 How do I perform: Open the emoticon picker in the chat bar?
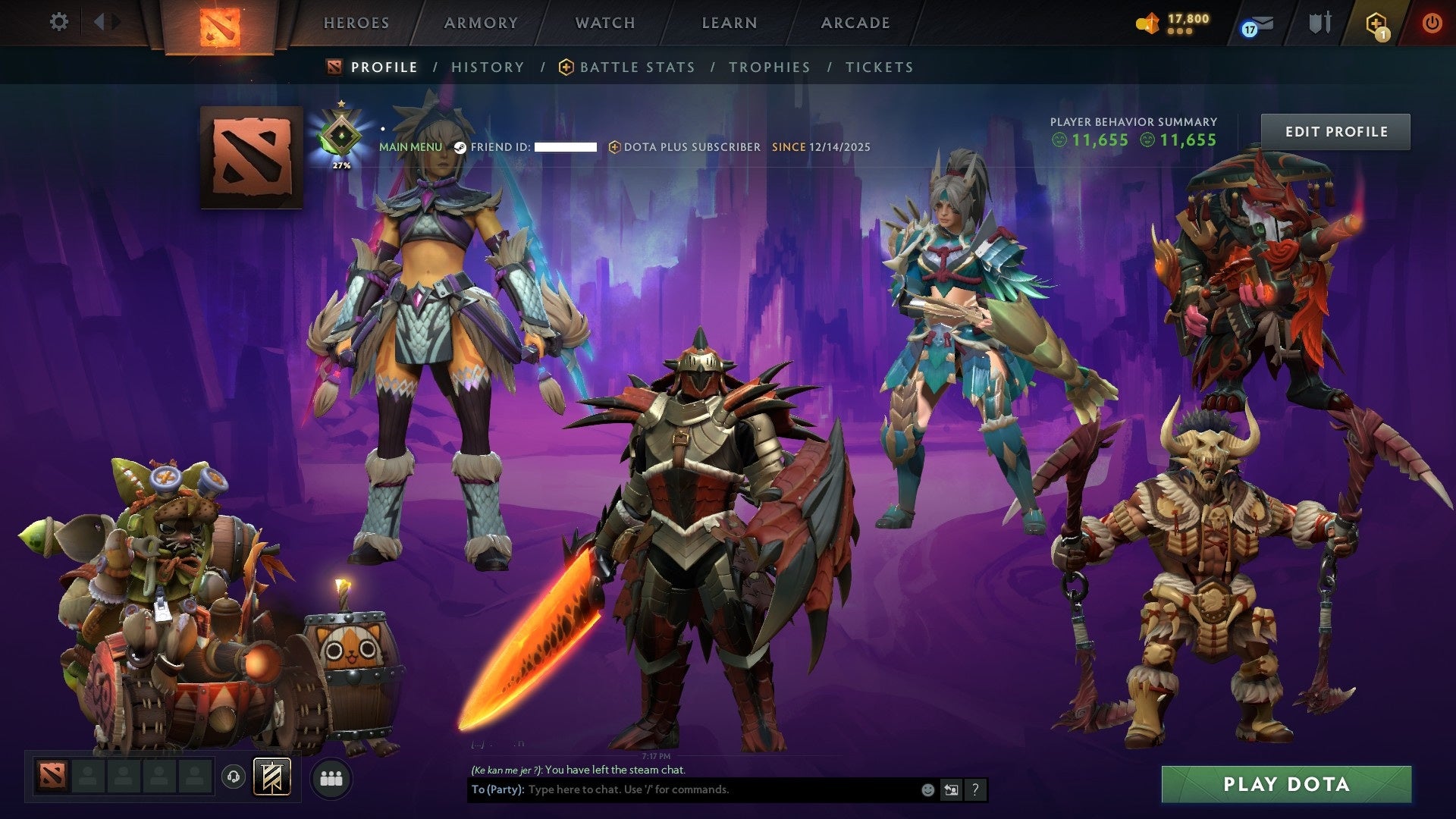927,789
